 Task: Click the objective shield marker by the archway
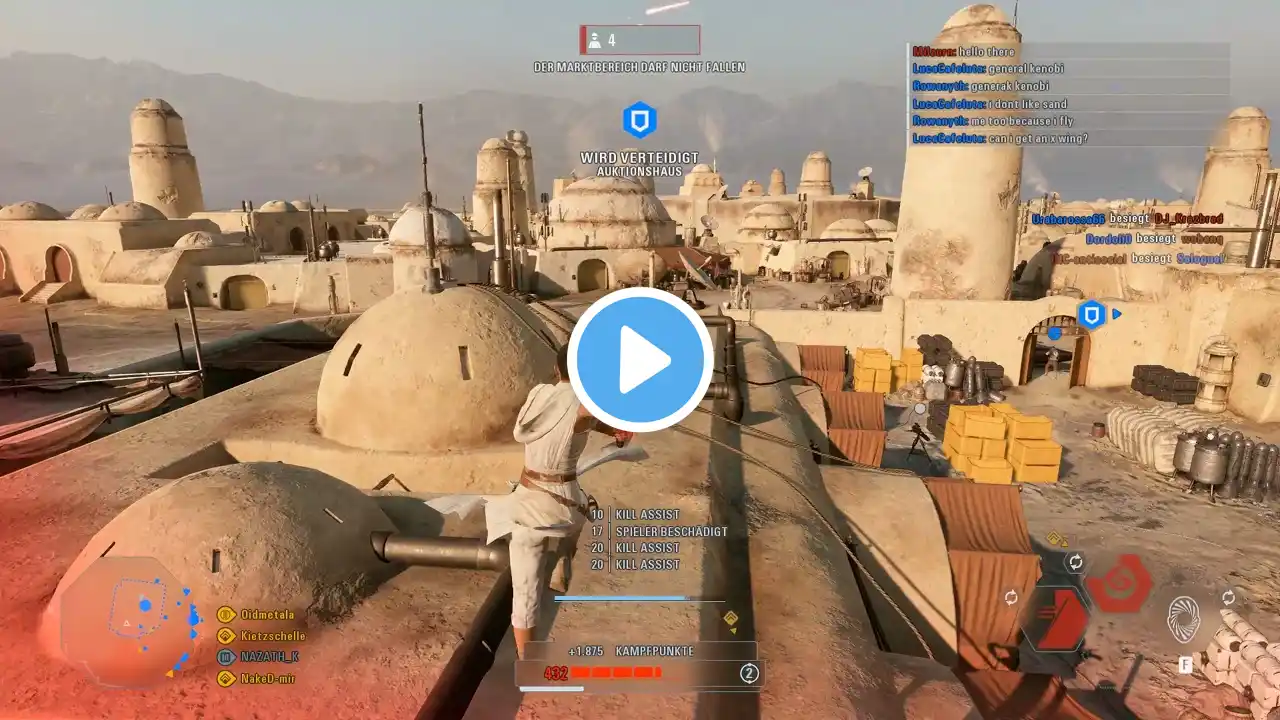1091,314
